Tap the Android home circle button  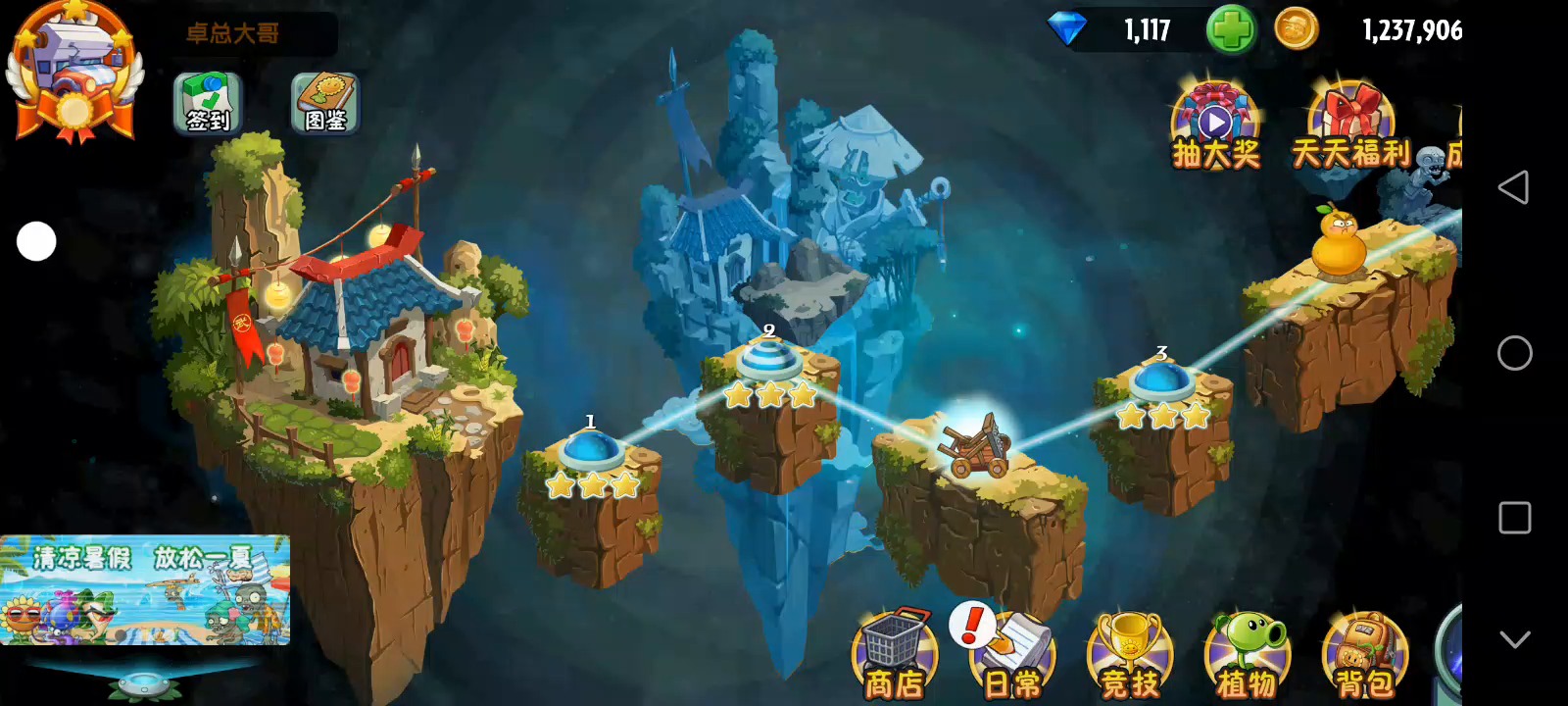pyautogui.click(x=1514, y=353)
